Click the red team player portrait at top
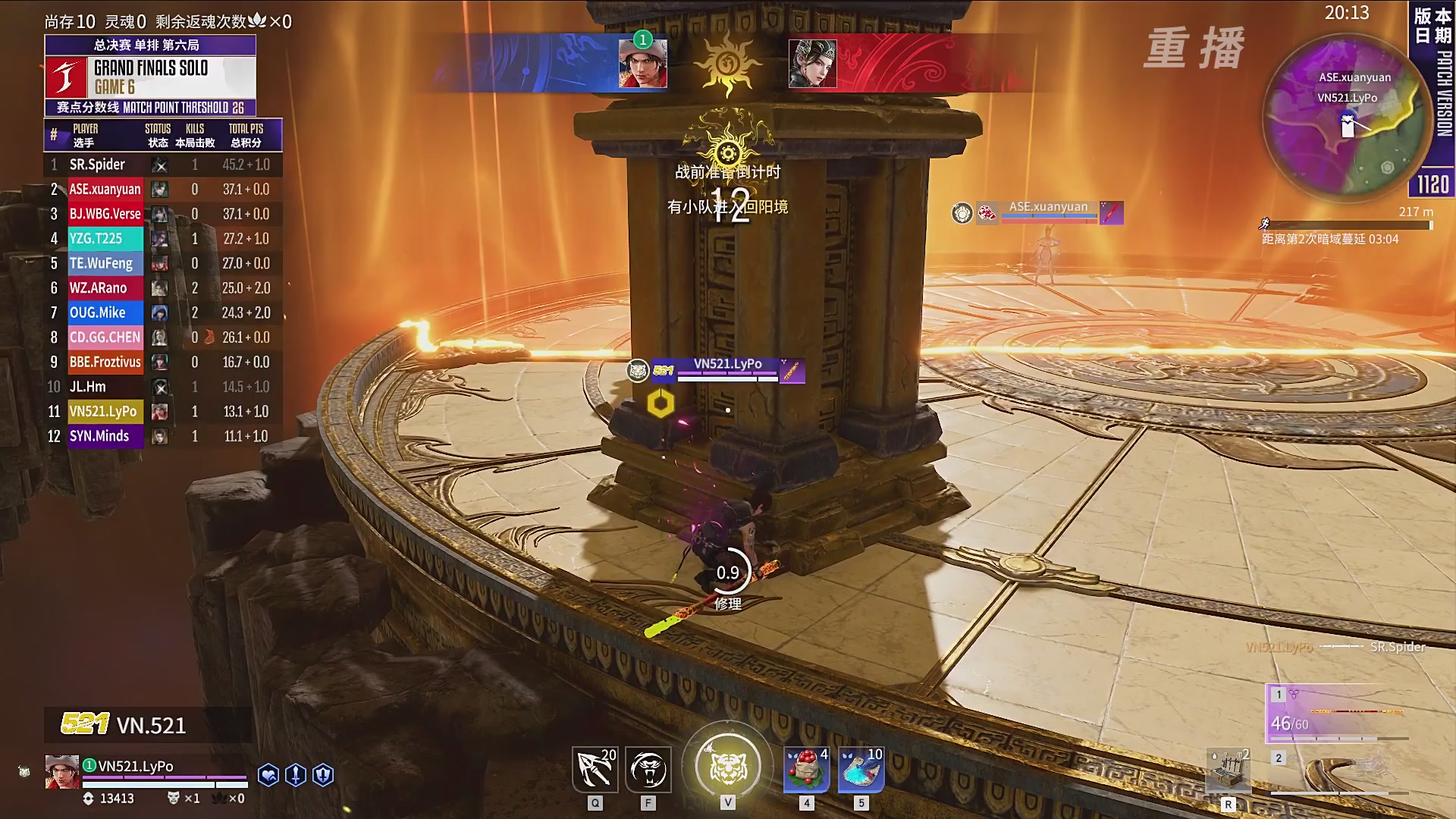This screenshot has height=819, width=1456. tap(812, 64)
